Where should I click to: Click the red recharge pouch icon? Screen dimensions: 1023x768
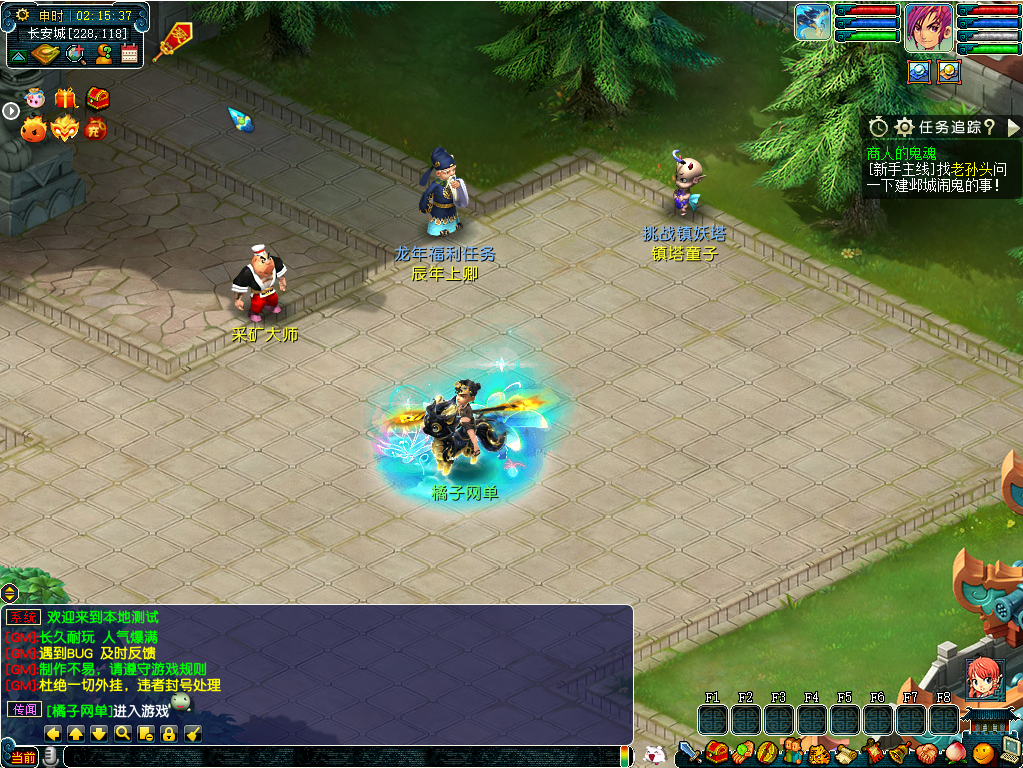point(96,129)
